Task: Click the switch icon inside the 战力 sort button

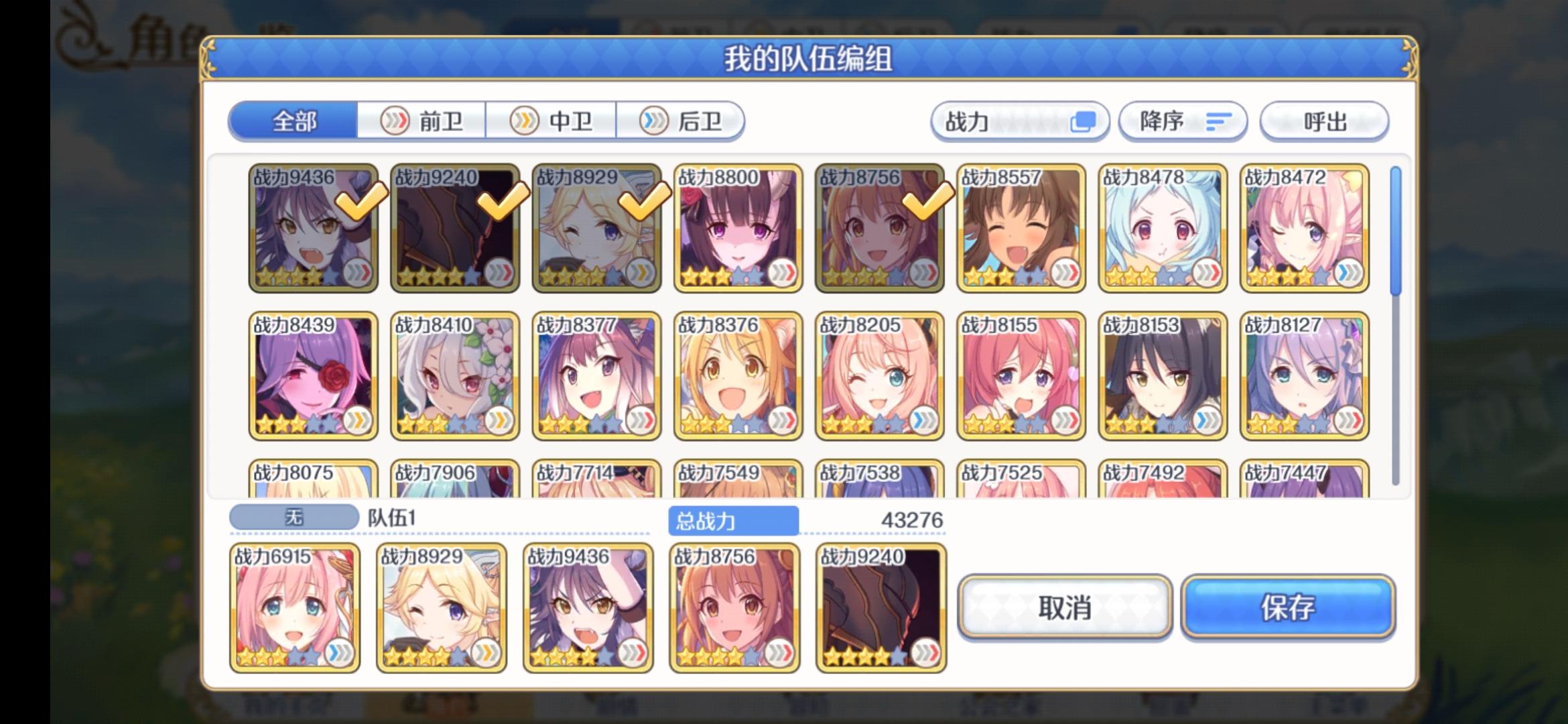Action: click(1086, 121)
